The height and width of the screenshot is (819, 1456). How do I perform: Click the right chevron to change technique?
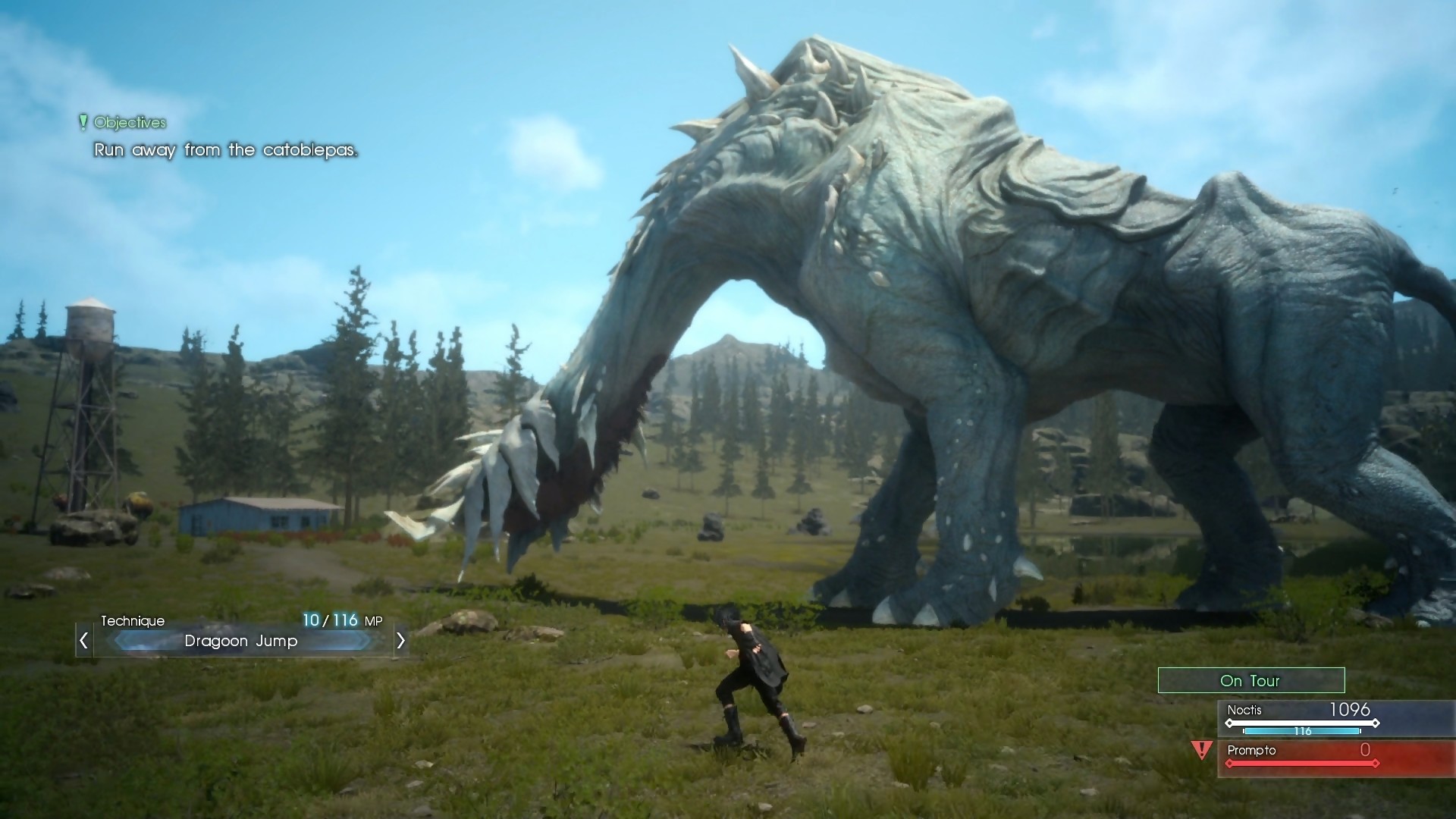coord(401,641)
